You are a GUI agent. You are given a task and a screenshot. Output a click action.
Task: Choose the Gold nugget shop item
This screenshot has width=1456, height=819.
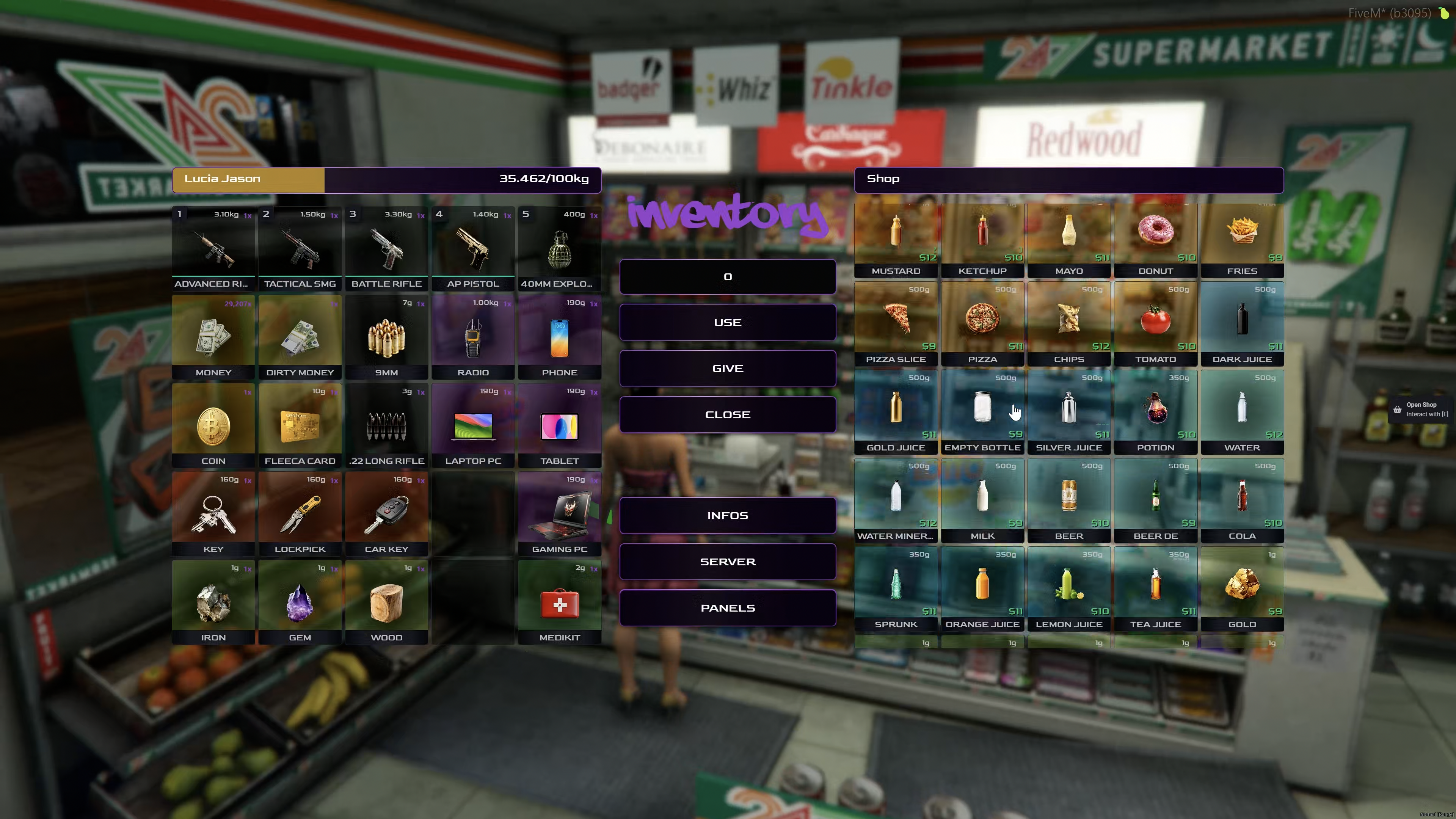[1242, 588]
